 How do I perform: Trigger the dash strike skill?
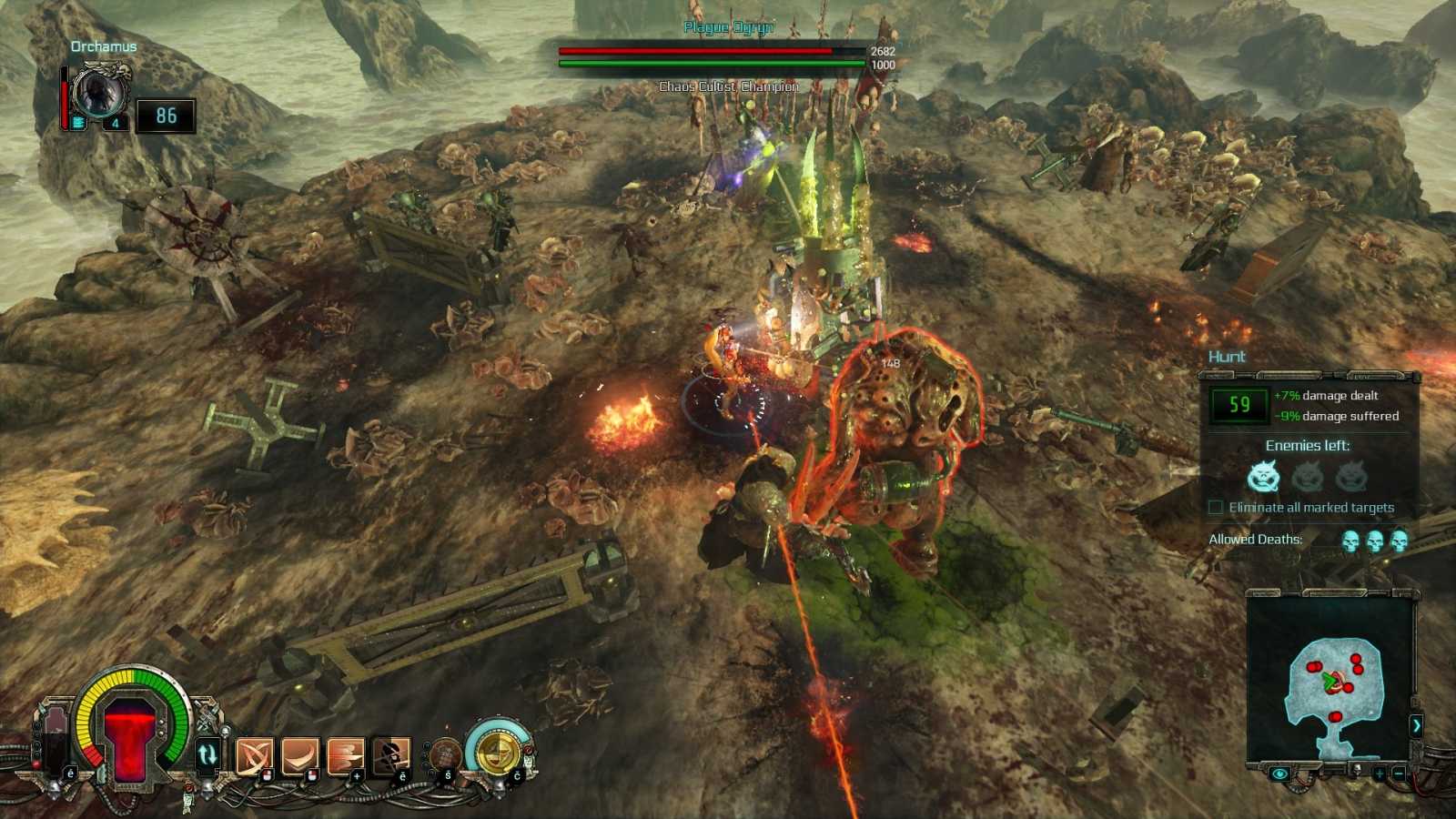345,754
